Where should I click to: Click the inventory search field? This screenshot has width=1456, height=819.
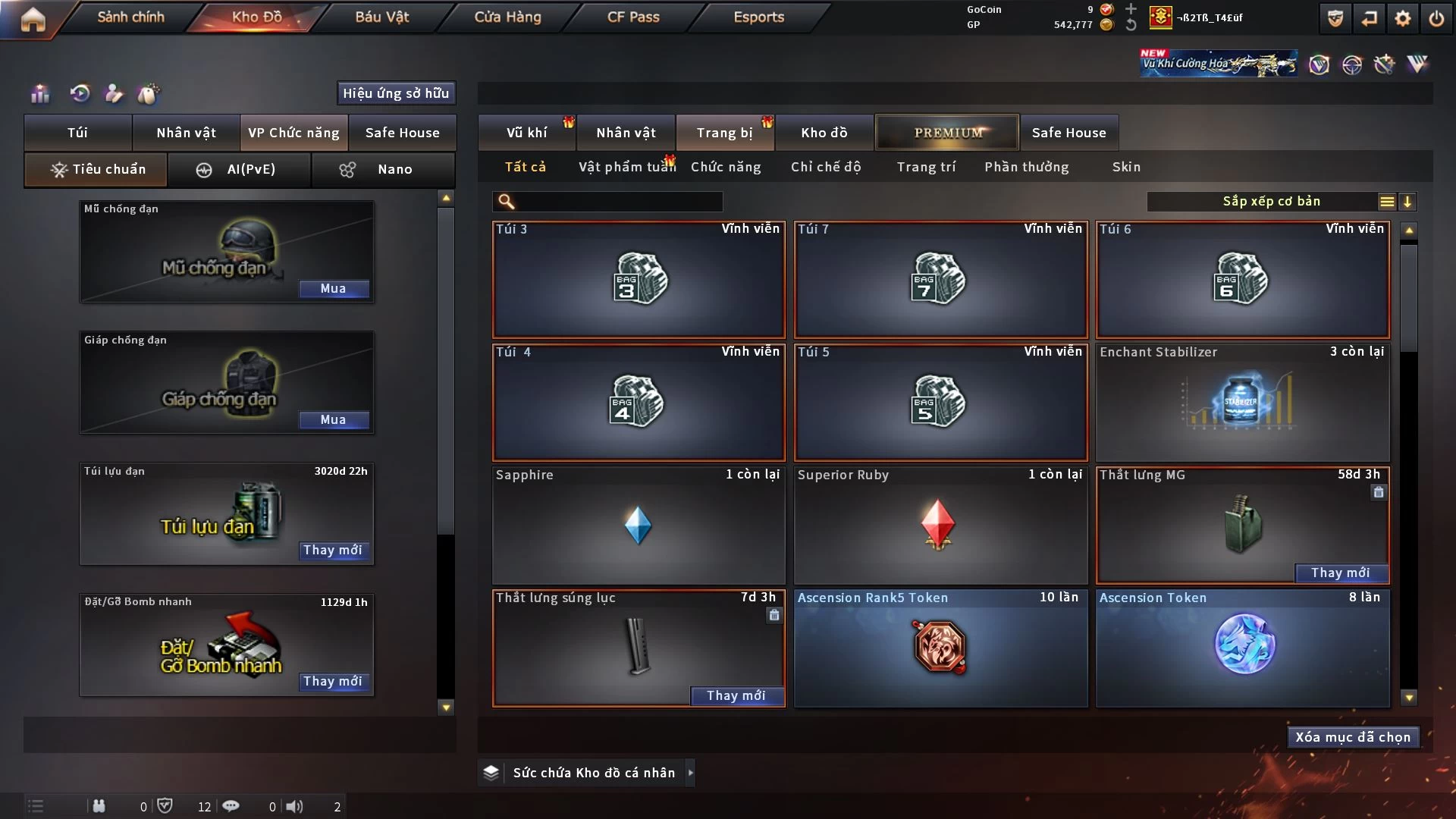pos(618,202)
